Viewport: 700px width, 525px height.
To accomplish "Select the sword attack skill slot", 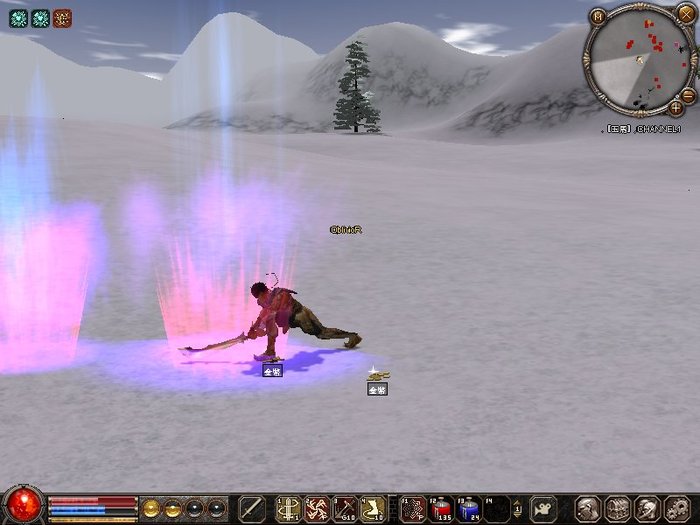I will 252,508.
